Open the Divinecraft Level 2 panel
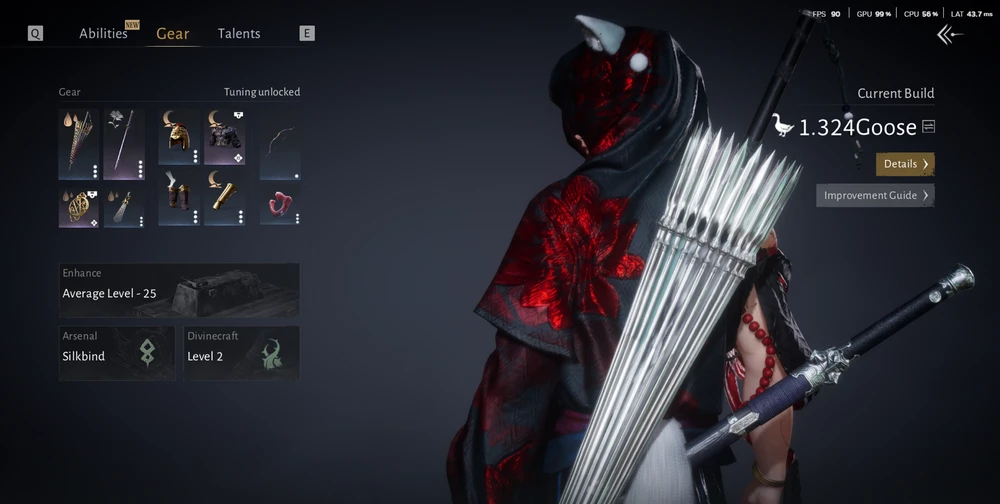 [x=241, y=352]
